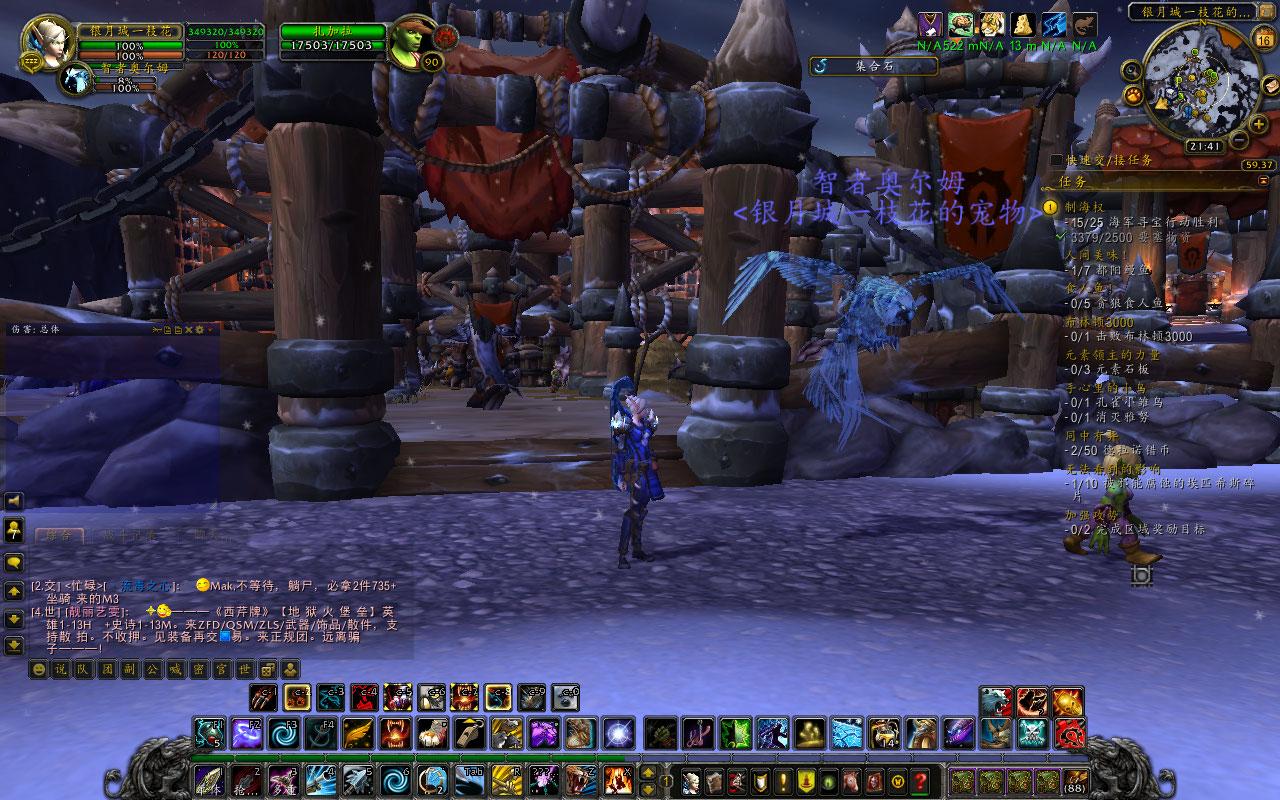Screen dimensions: 1280x800
Task: Click the cheese buff icon
Action: (1022, 25)
